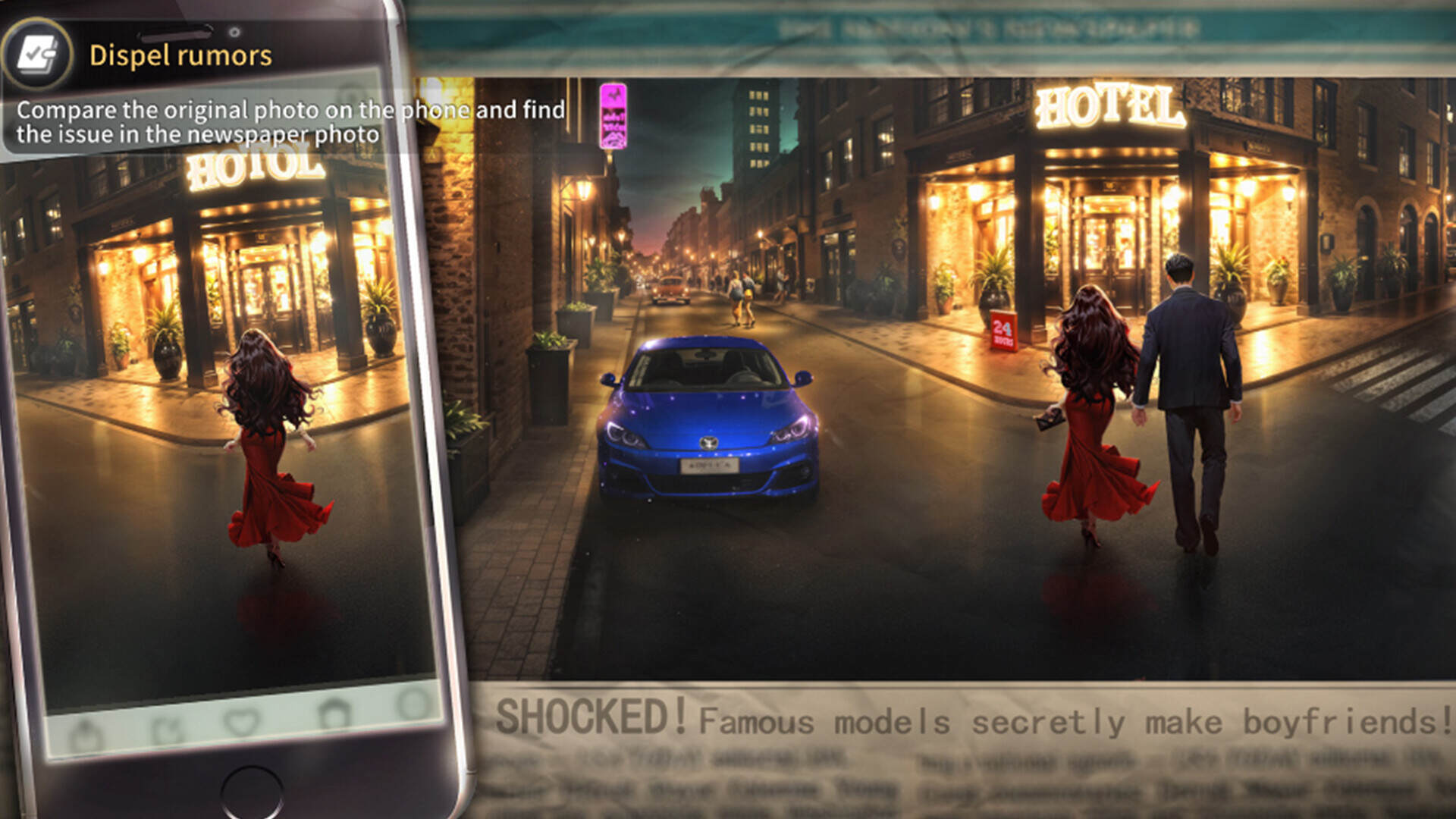This screenshot has width=1456, height=819.
Task: Click the Dispel rumors objective icon
Action: [x=36, y=55]
